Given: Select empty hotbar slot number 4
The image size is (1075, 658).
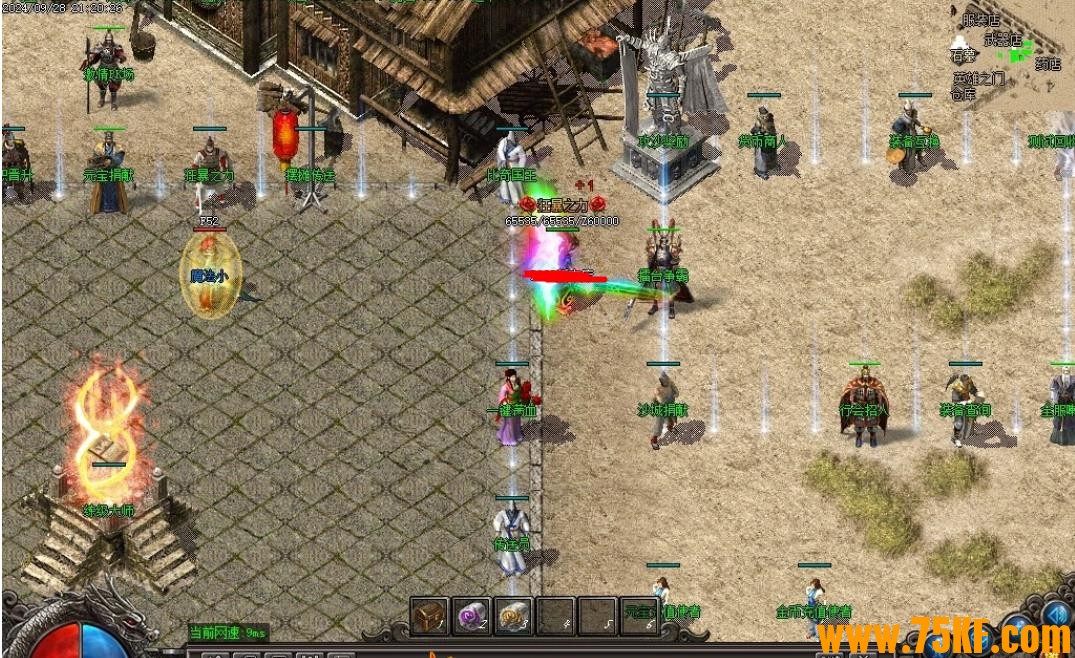Looking at the screenshot, I should pyautogui.click(x=555, y=616).
